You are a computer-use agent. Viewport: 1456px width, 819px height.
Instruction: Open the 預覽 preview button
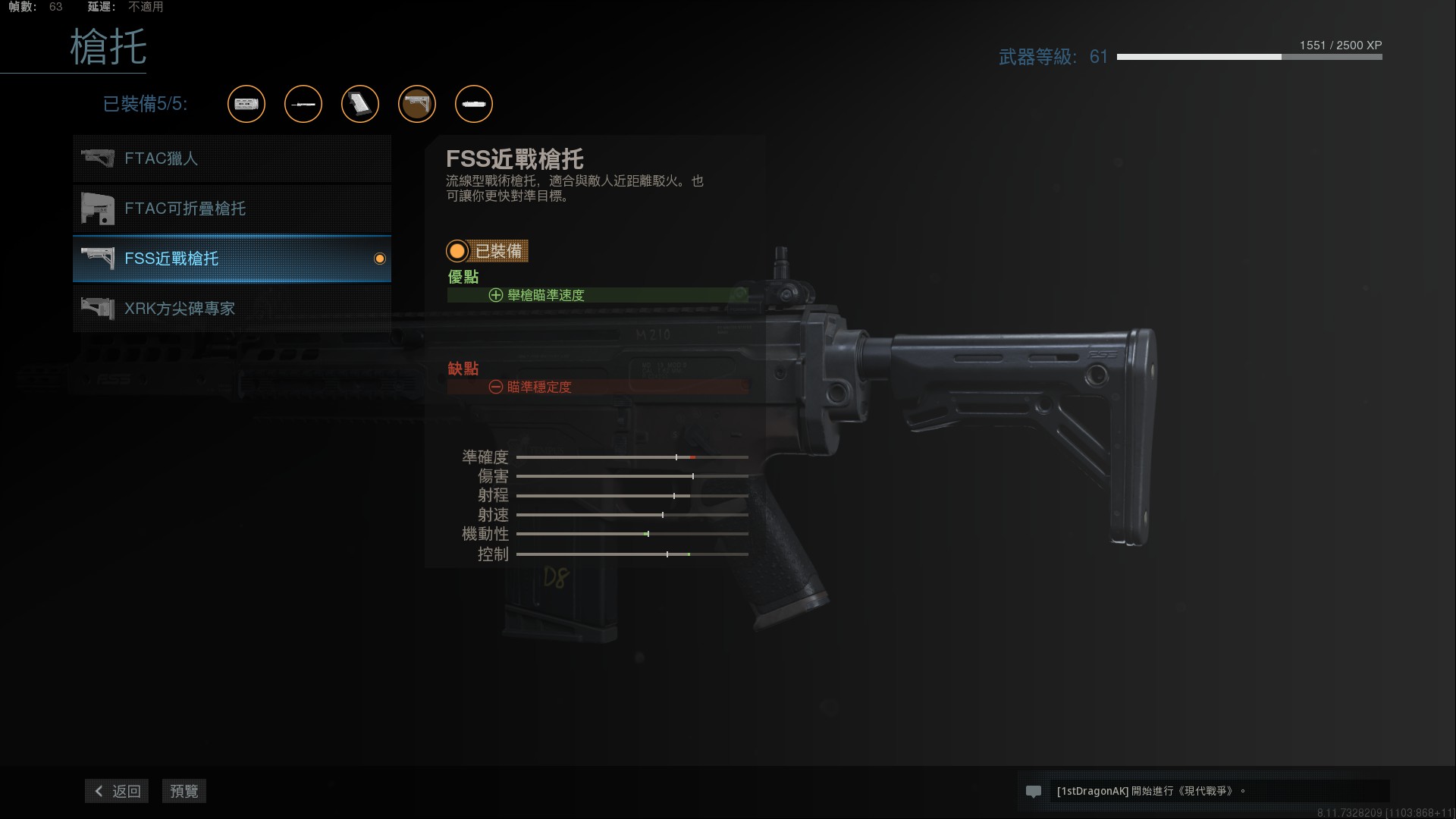point(184,791)
